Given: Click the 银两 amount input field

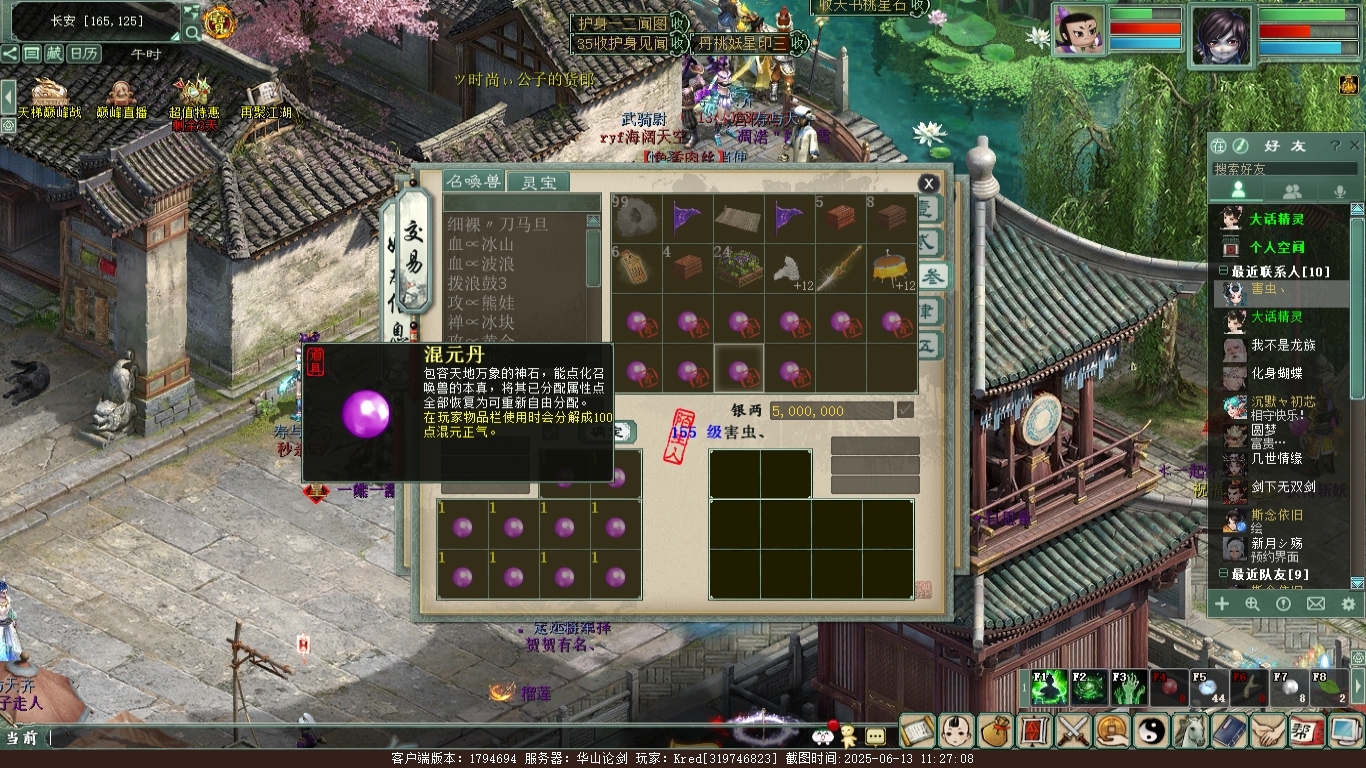Looking at the screenshot, I should (830, 411).
